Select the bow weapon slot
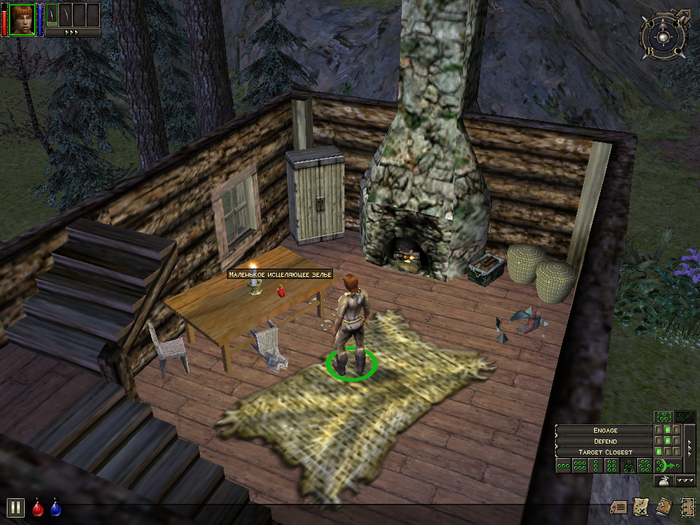Viewport: 700px width, 525px height. click(66, 14)
